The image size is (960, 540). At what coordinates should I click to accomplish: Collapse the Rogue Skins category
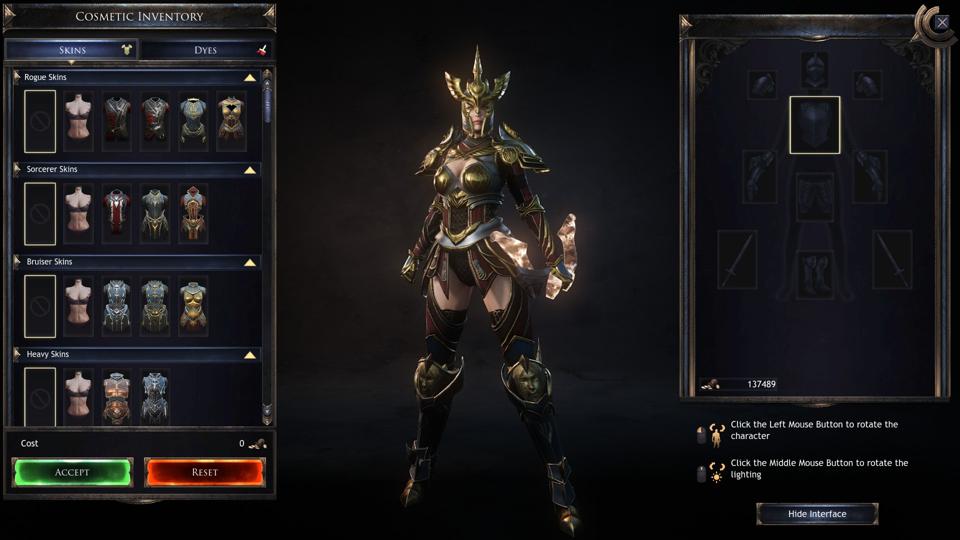pyautogui.click(x=249, y=77)
